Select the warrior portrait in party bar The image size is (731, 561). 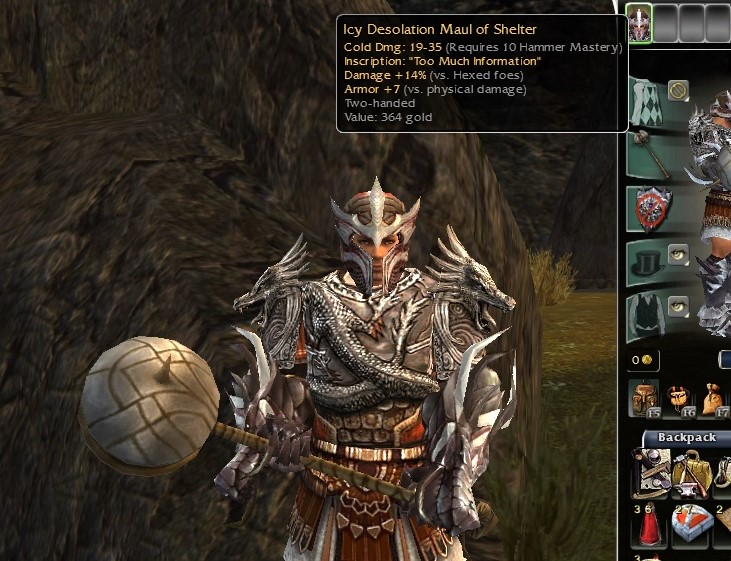coord(639,23)
